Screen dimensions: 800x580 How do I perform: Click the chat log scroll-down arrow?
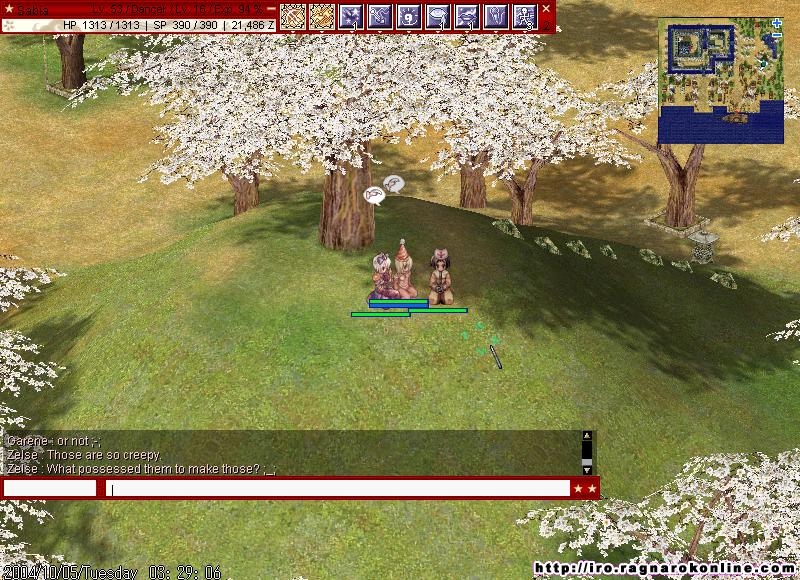587,470
